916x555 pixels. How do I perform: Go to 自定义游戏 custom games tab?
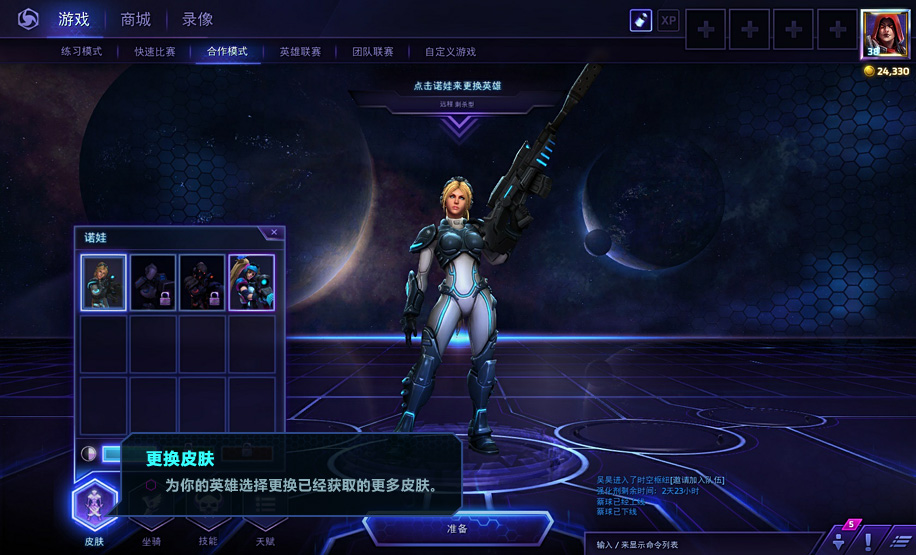point(450,51)
